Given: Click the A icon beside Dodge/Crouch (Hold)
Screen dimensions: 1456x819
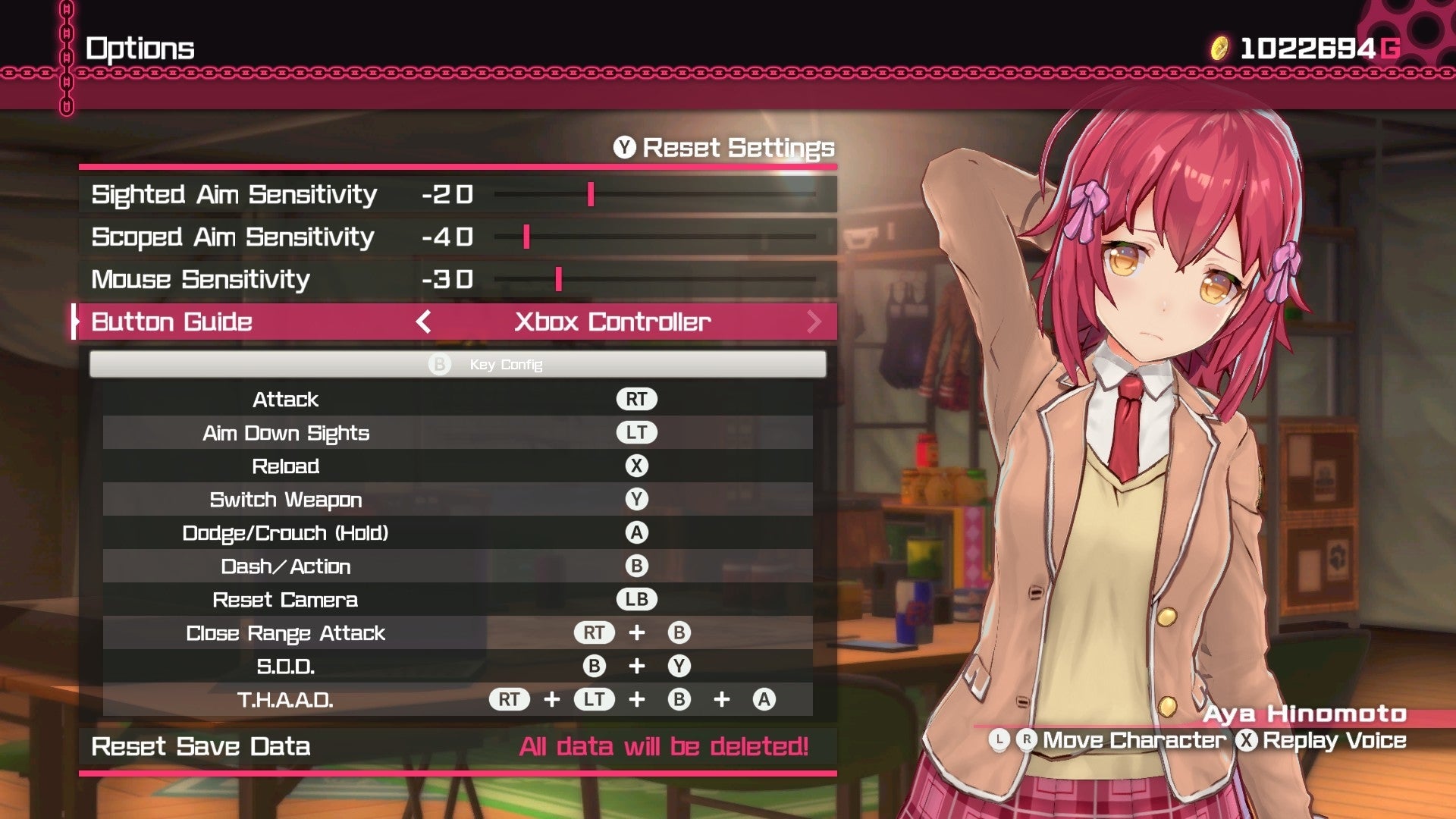Looking at the screenshot, I should click(637, 532).
